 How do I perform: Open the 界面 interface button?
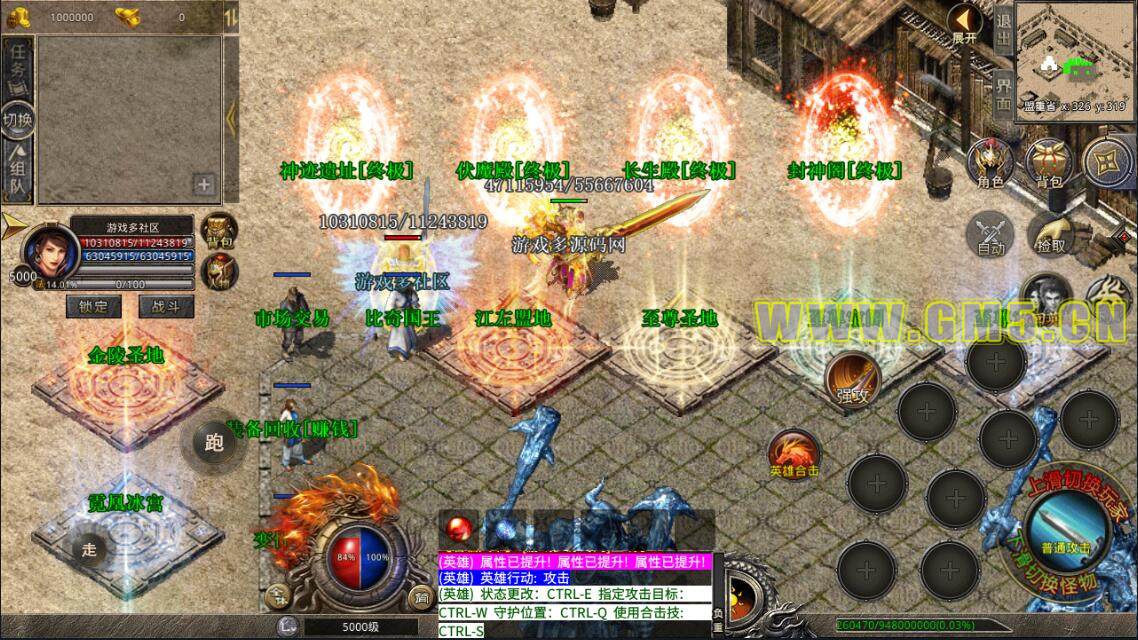pos(1004,89)
